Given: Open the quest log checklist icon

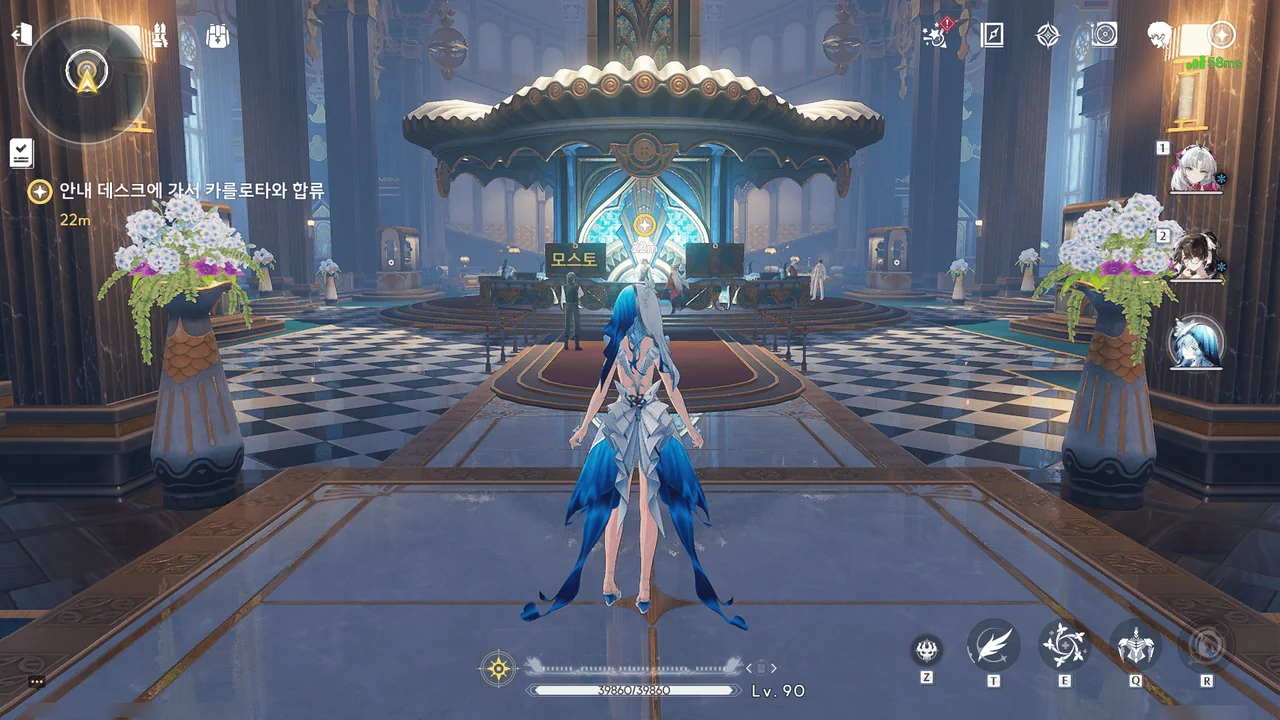Looking at the screenshot, I should [22, 152].
